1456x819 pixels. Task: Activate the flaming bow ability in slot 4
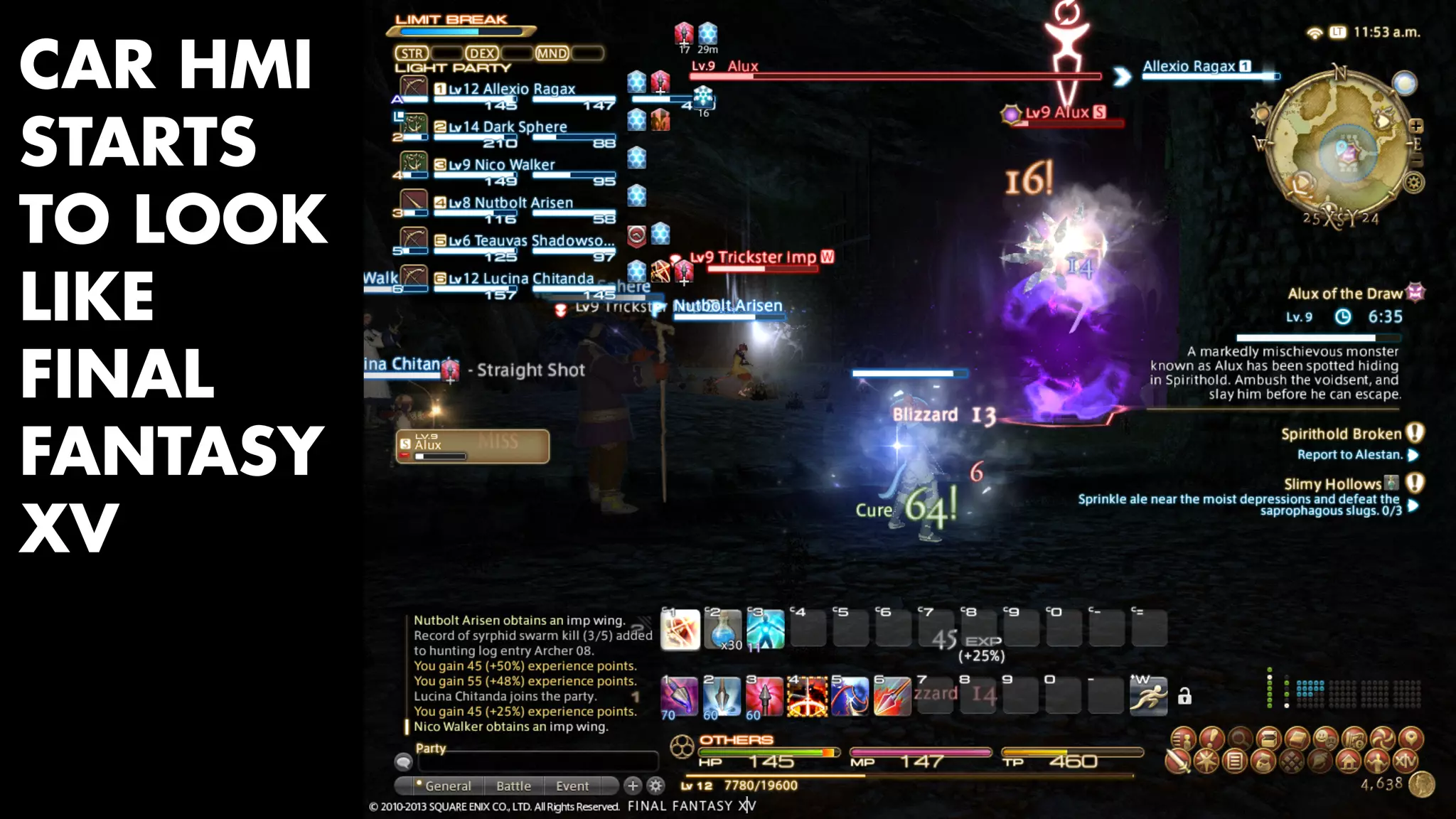tap(807, 696)
